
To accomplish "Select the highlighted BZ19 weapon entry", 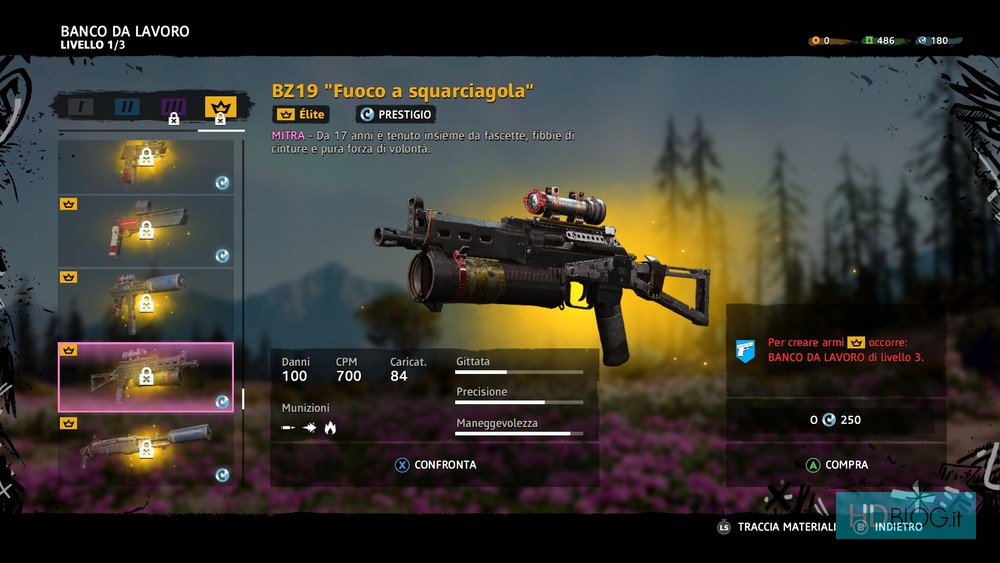I will (146, 376).
